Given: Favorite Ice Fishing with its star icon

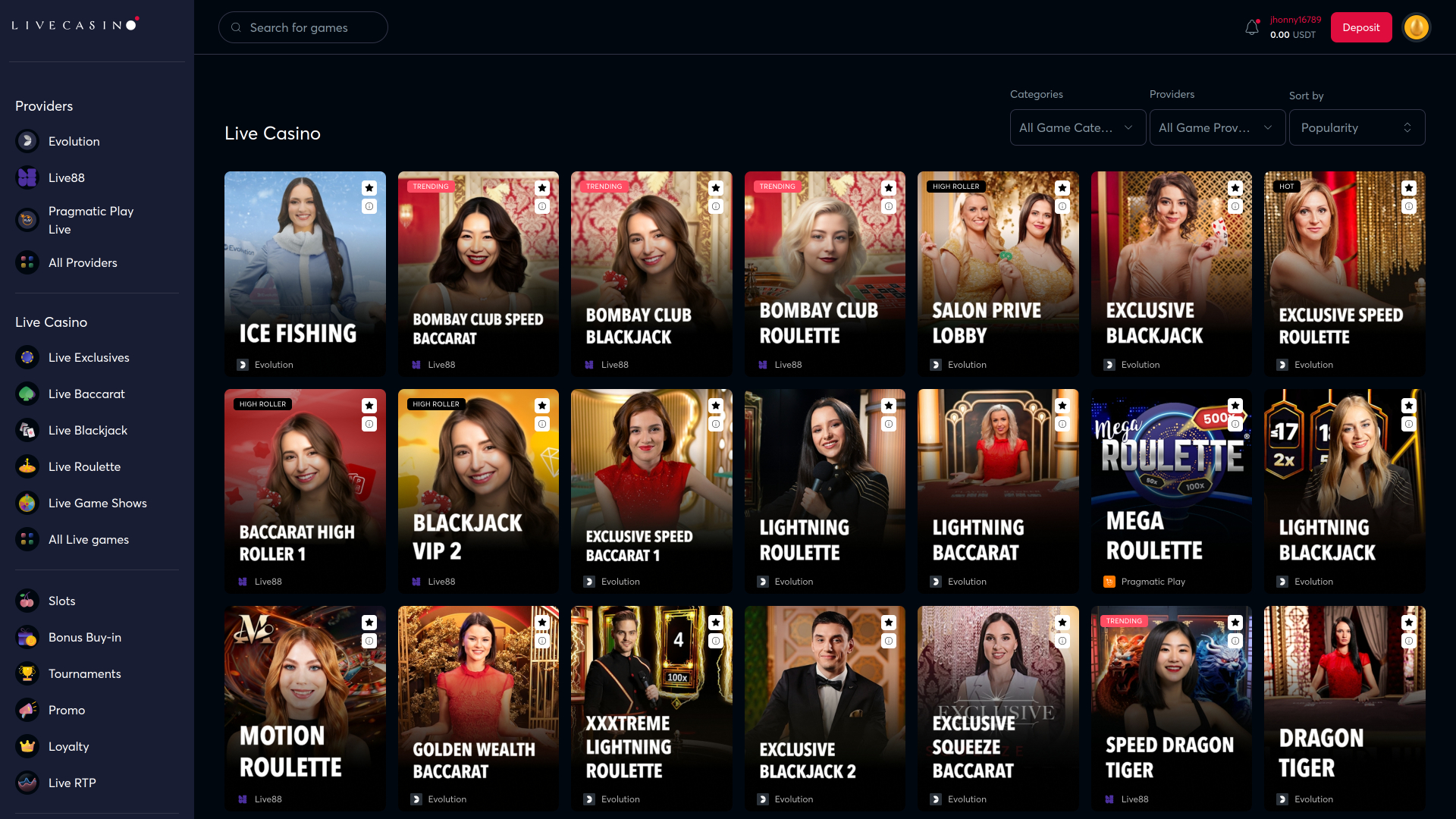Looking at the screenshot, I should point(369,188).
